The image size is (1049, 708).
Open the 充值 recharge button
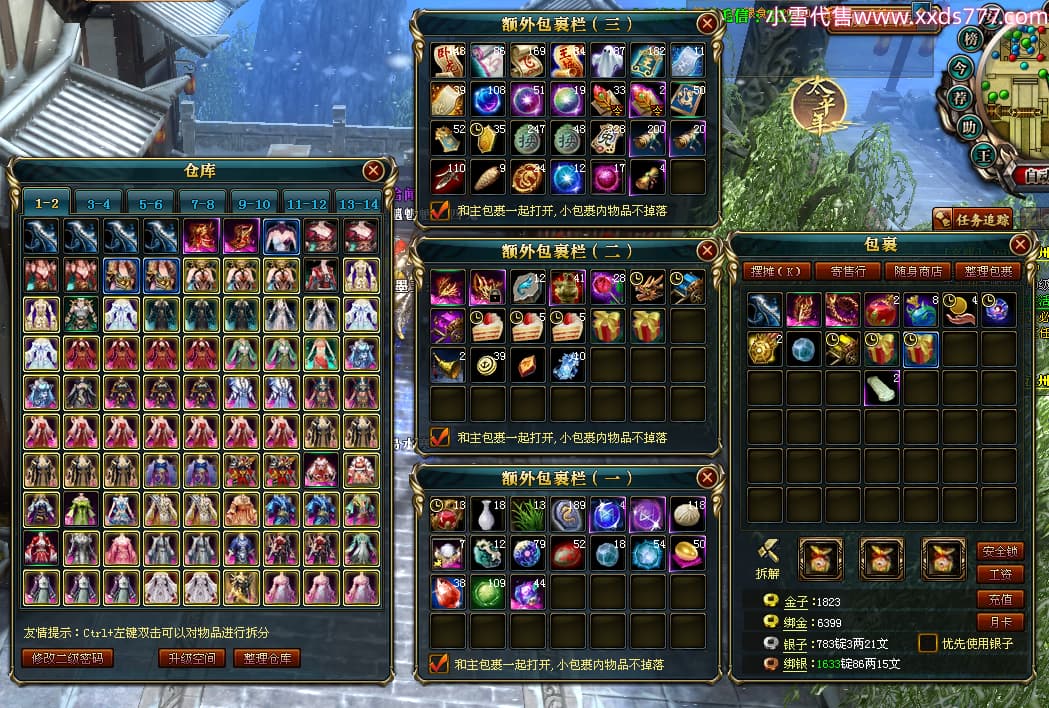tap(999, 599)
